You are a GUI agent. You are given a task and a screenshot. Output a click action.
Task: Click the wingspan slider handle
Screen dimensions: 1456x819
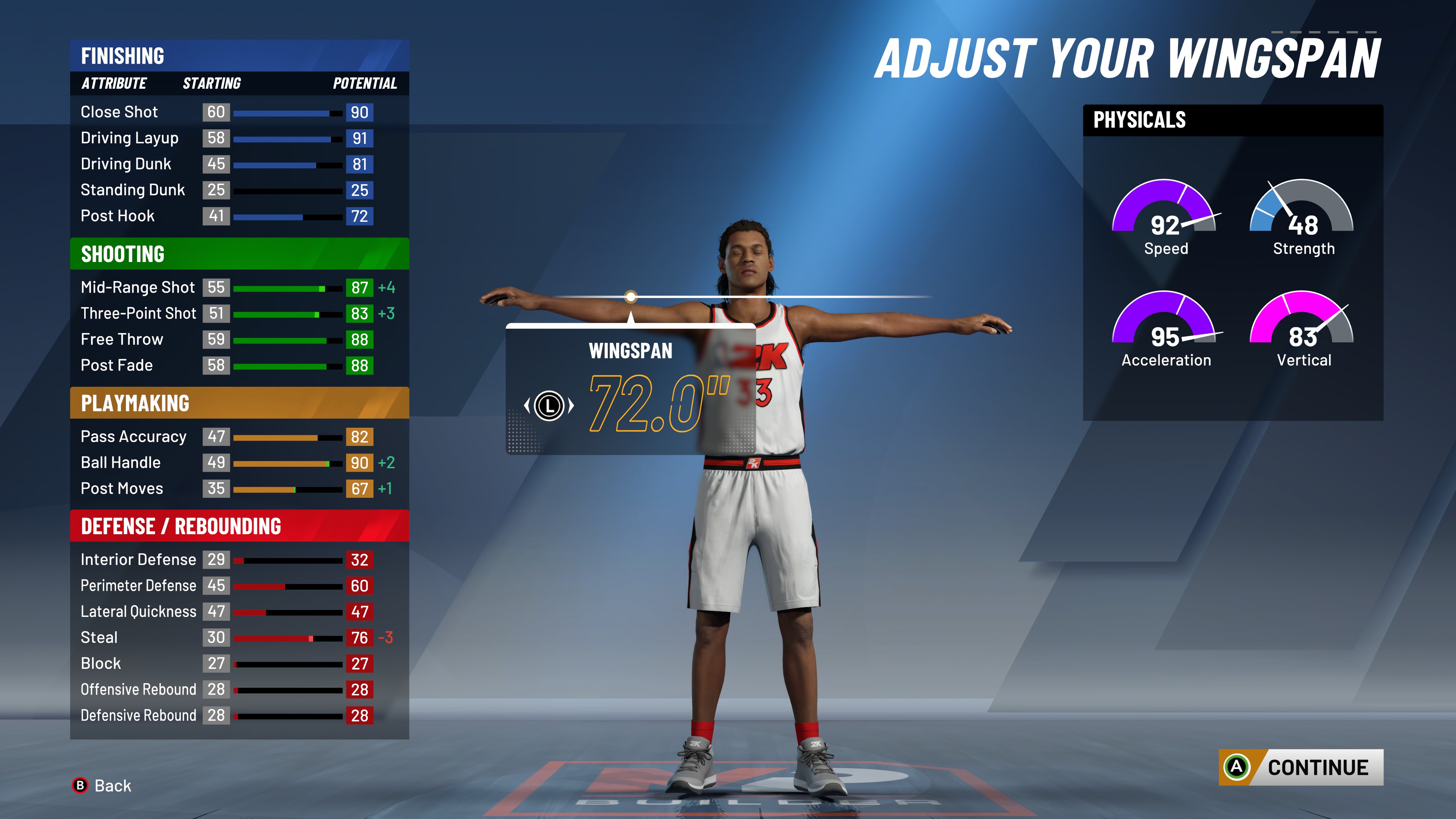coord(631,296)
